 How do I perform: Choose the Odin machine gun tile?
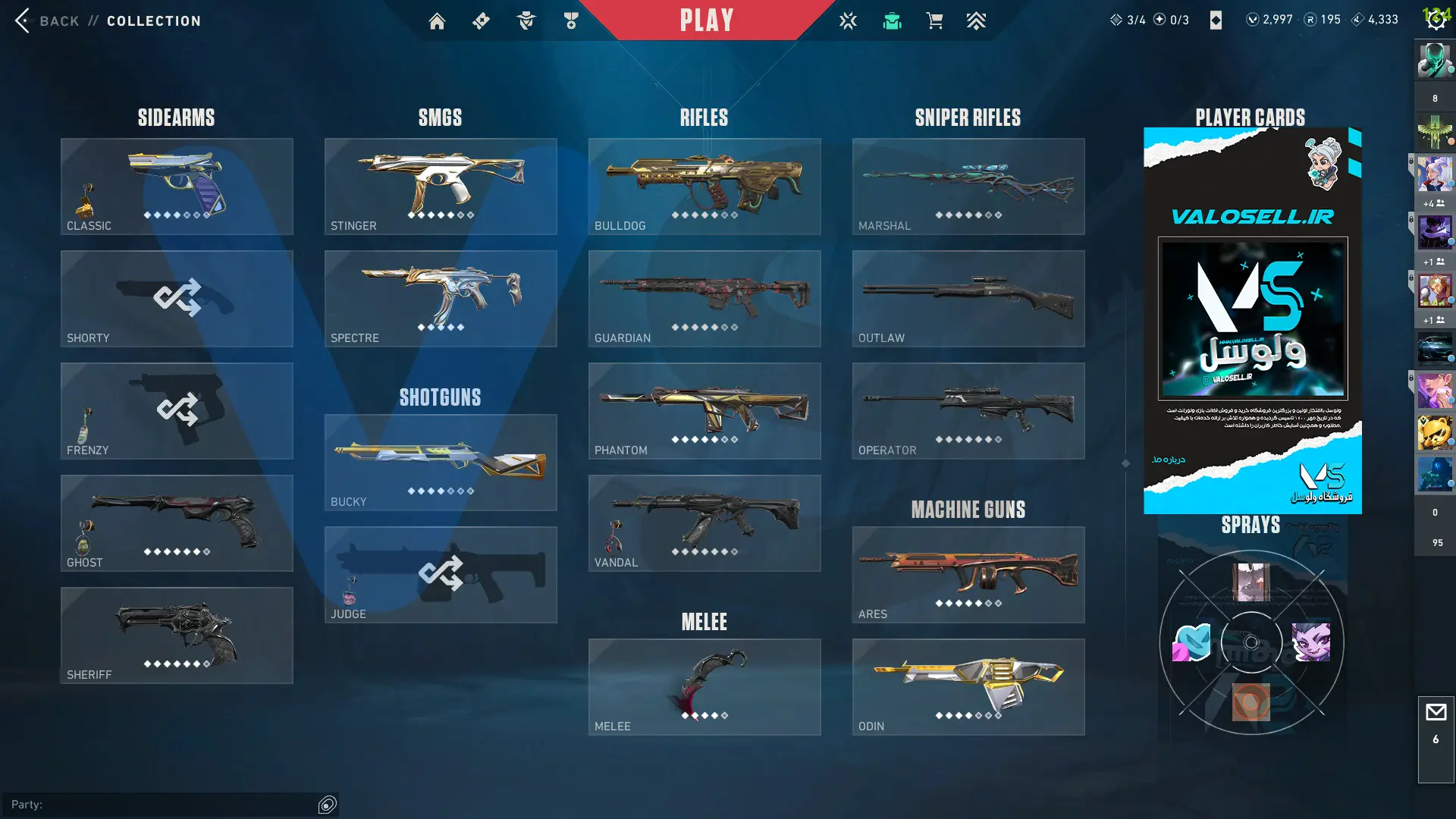(968, 687)
